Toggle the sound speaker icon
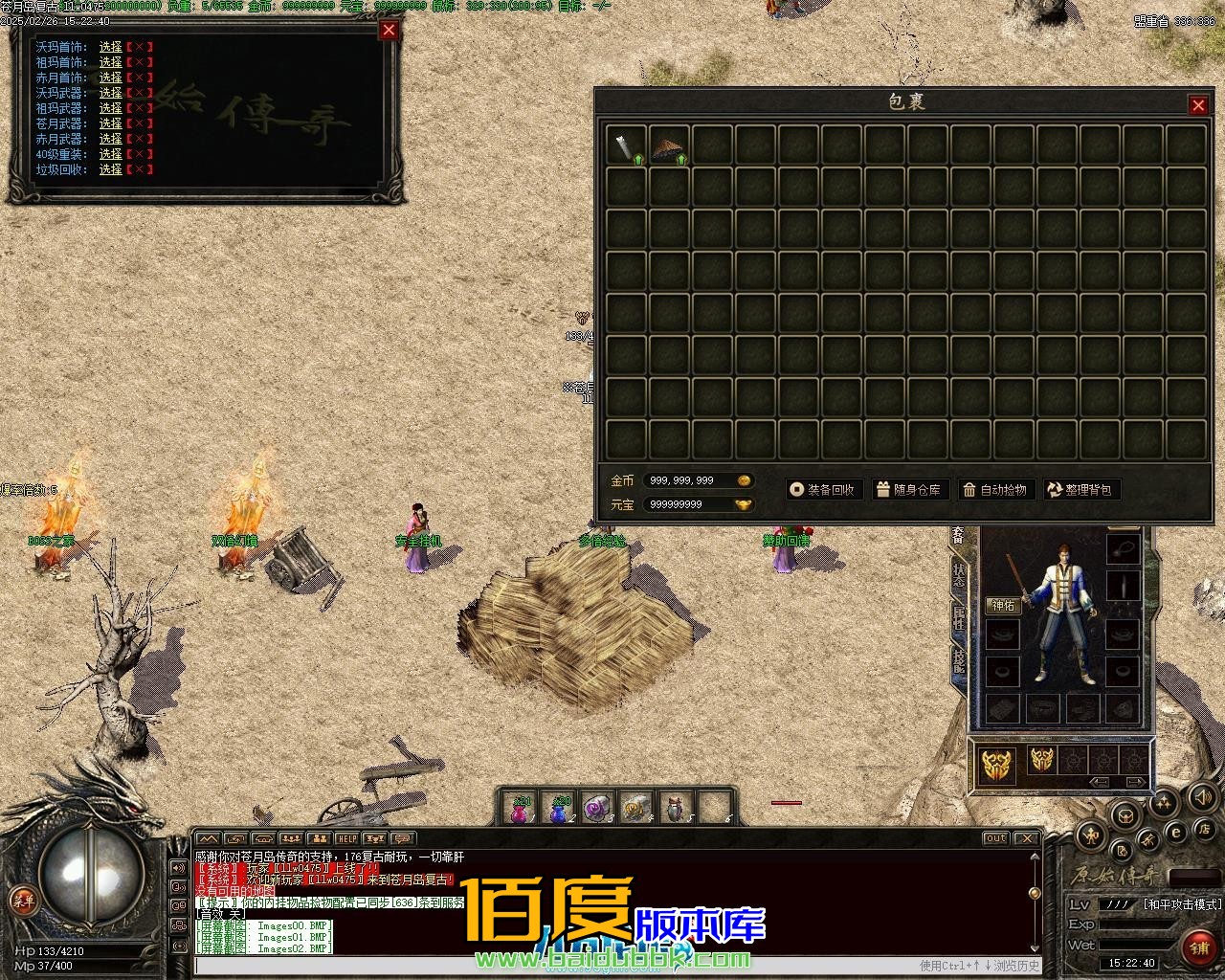Image resolution: width=1225 pixels, height=980 pixels. click(1201, 796)
